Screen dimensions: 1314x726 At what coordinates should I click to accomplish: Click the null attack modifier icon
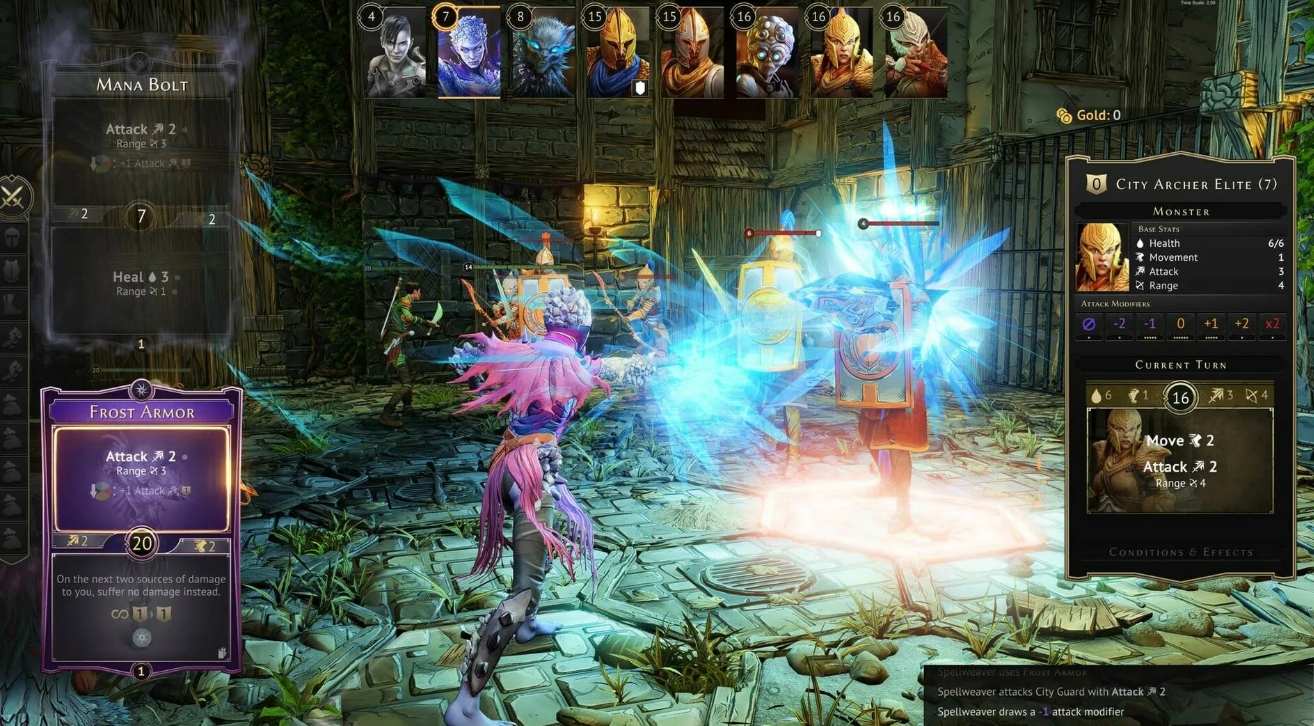(x=1090, y=324)
